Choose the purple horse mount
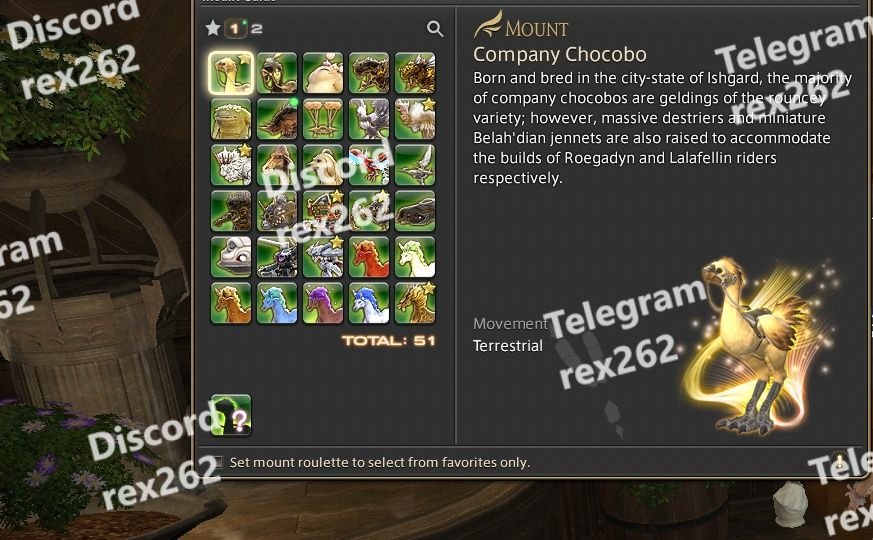This screenshot has height=540, width=873. click(323, 303)
